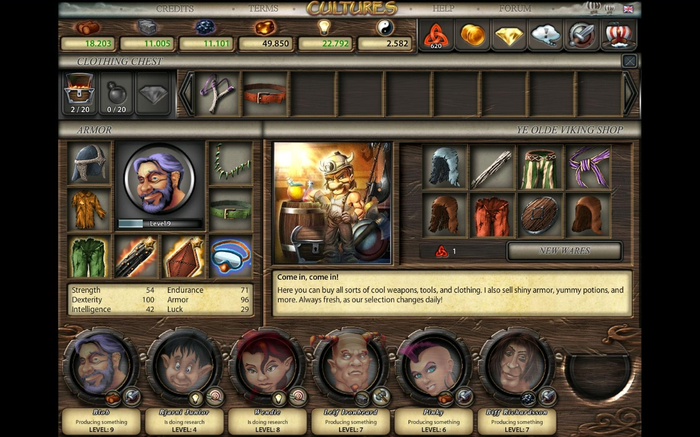Select the equipped green trousers slot
The image size is (700, 437).
[x=89, y=256]
